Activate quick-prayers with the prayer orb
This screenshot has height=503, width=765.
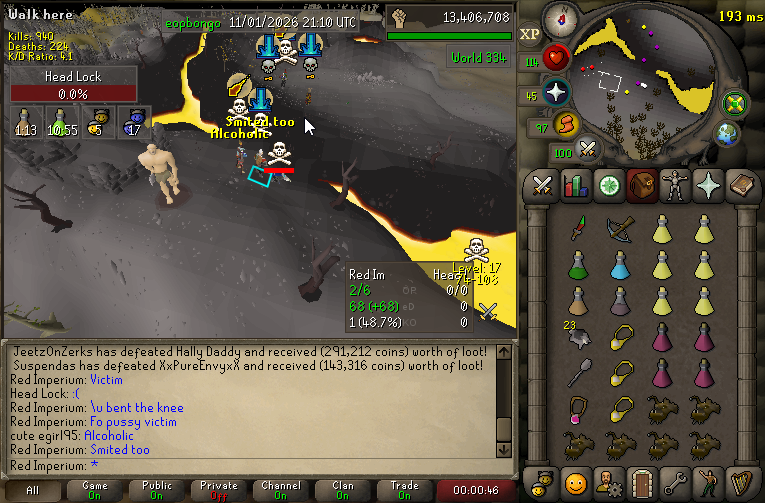(556, 93)
